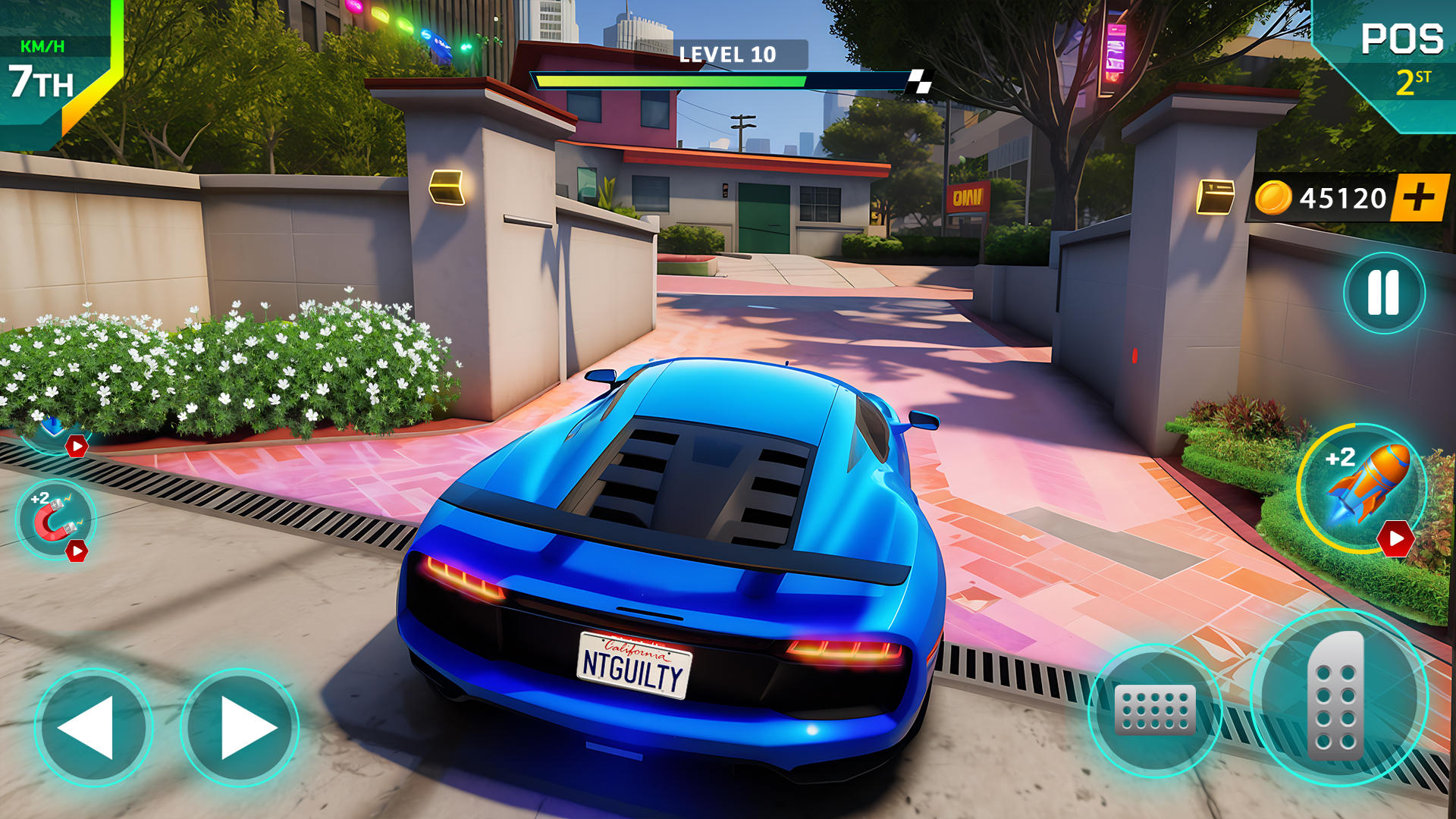Viewport: 1456px width, 819px height.
Task: Tap the brake pedal
Action: tap(1154, 710)
